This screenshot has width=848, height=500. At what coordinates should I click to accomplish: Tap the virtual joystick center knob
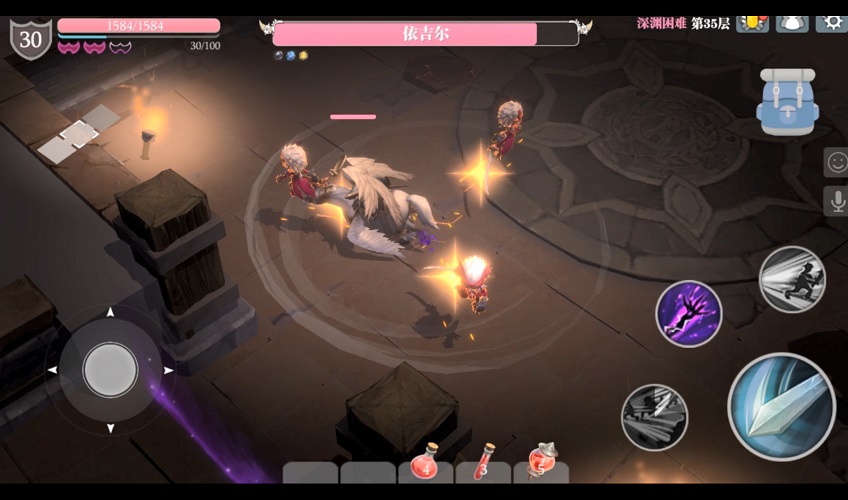[110, 369]
